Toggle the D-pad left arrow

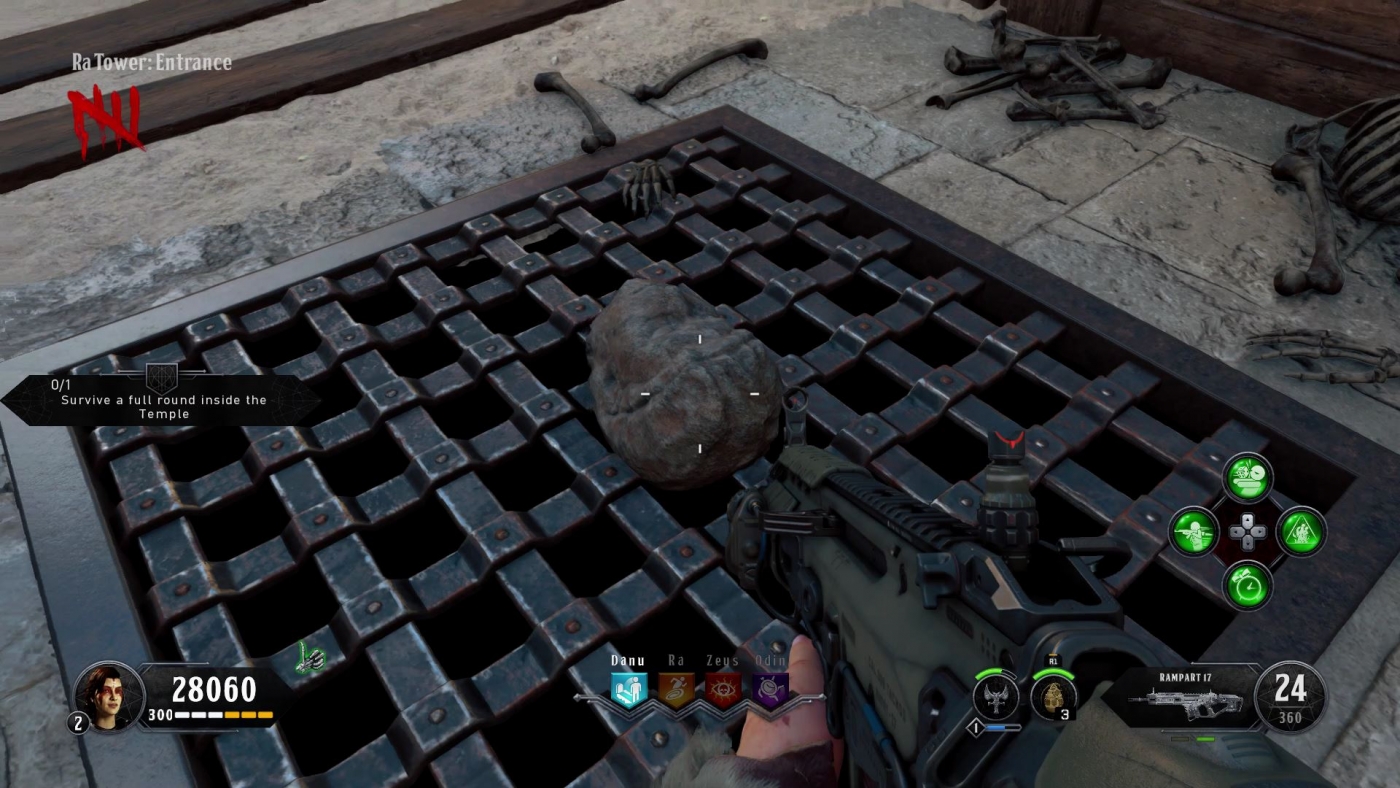(1236, 532)
